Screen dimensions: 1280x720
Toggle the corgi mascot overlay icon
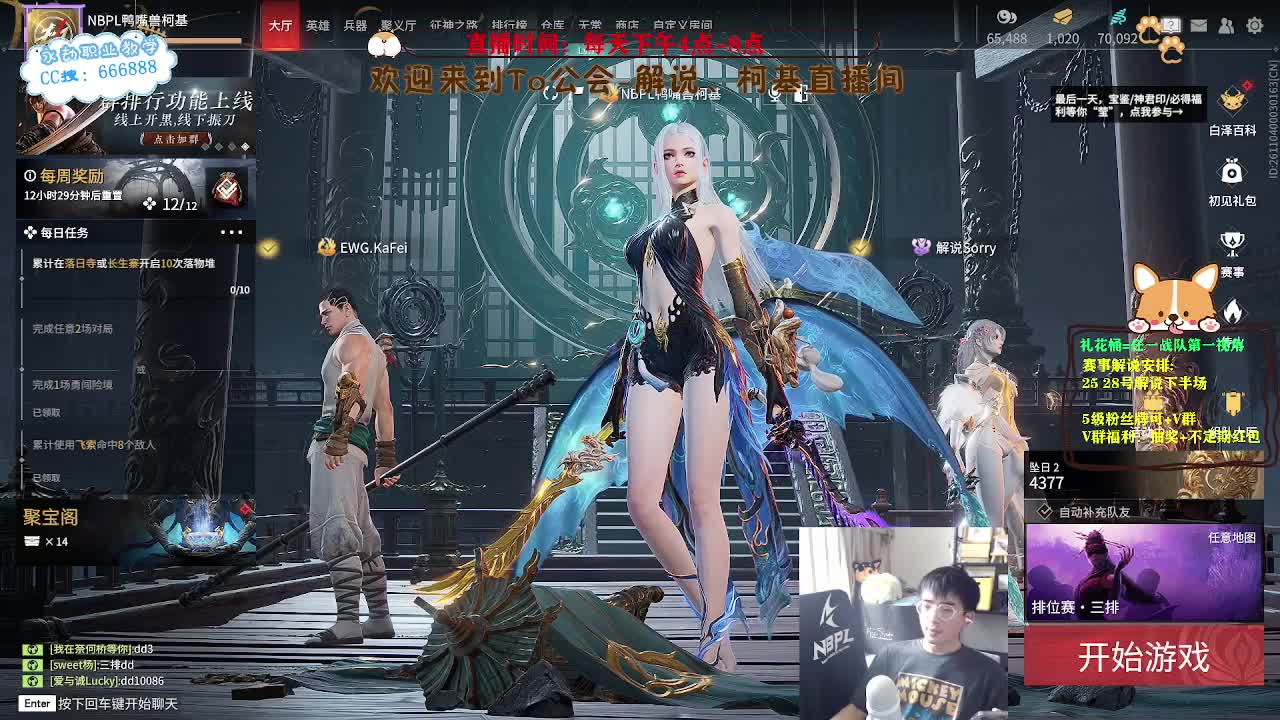tap(1172, 295)
